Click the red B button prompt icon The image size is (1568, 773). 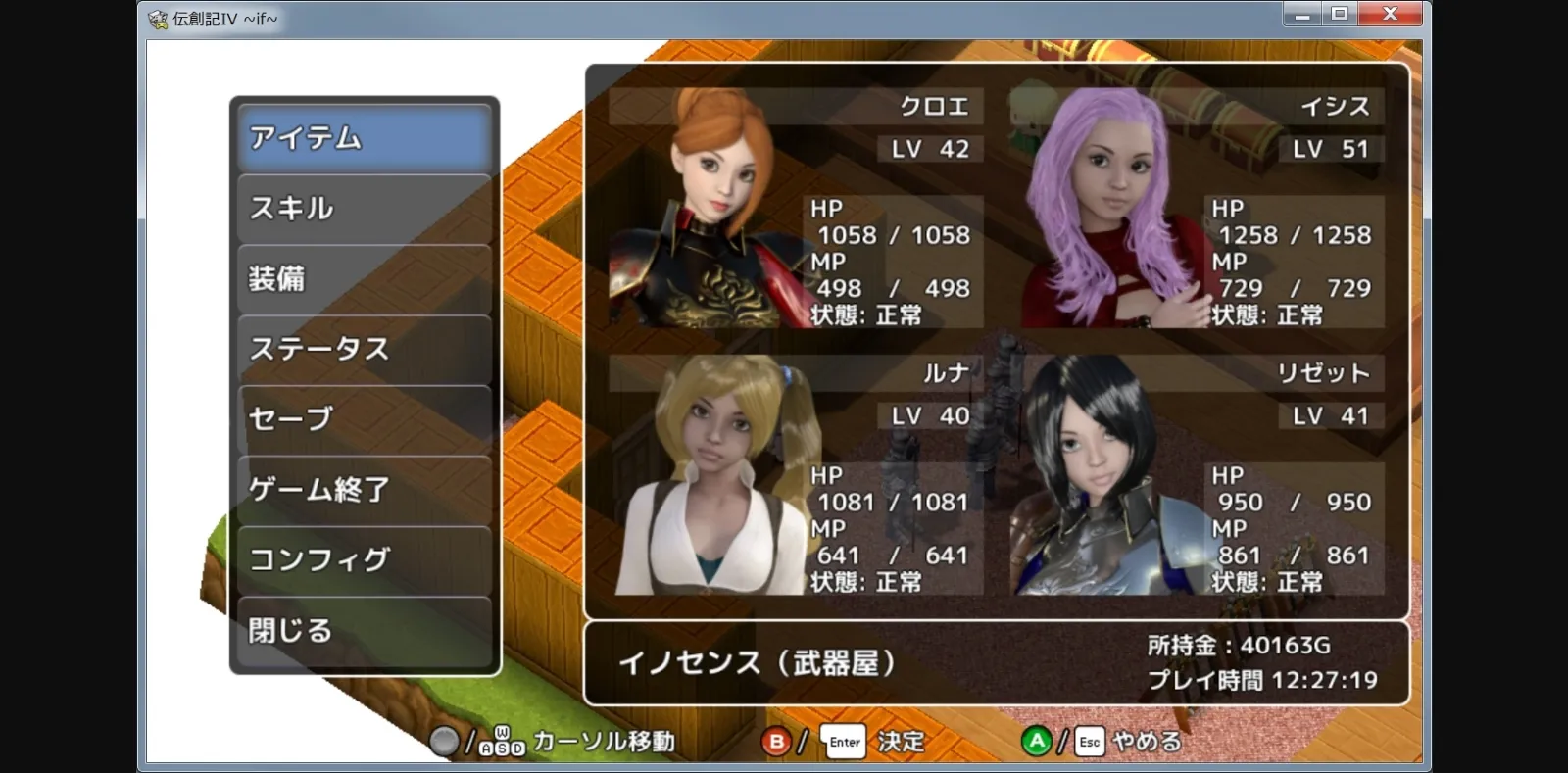776,742
